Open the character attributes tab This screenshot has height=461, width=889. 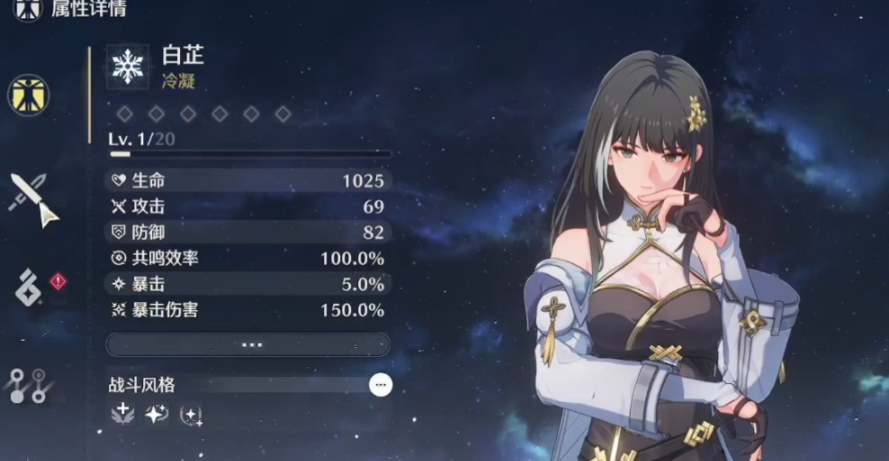[x=28, y=94]
